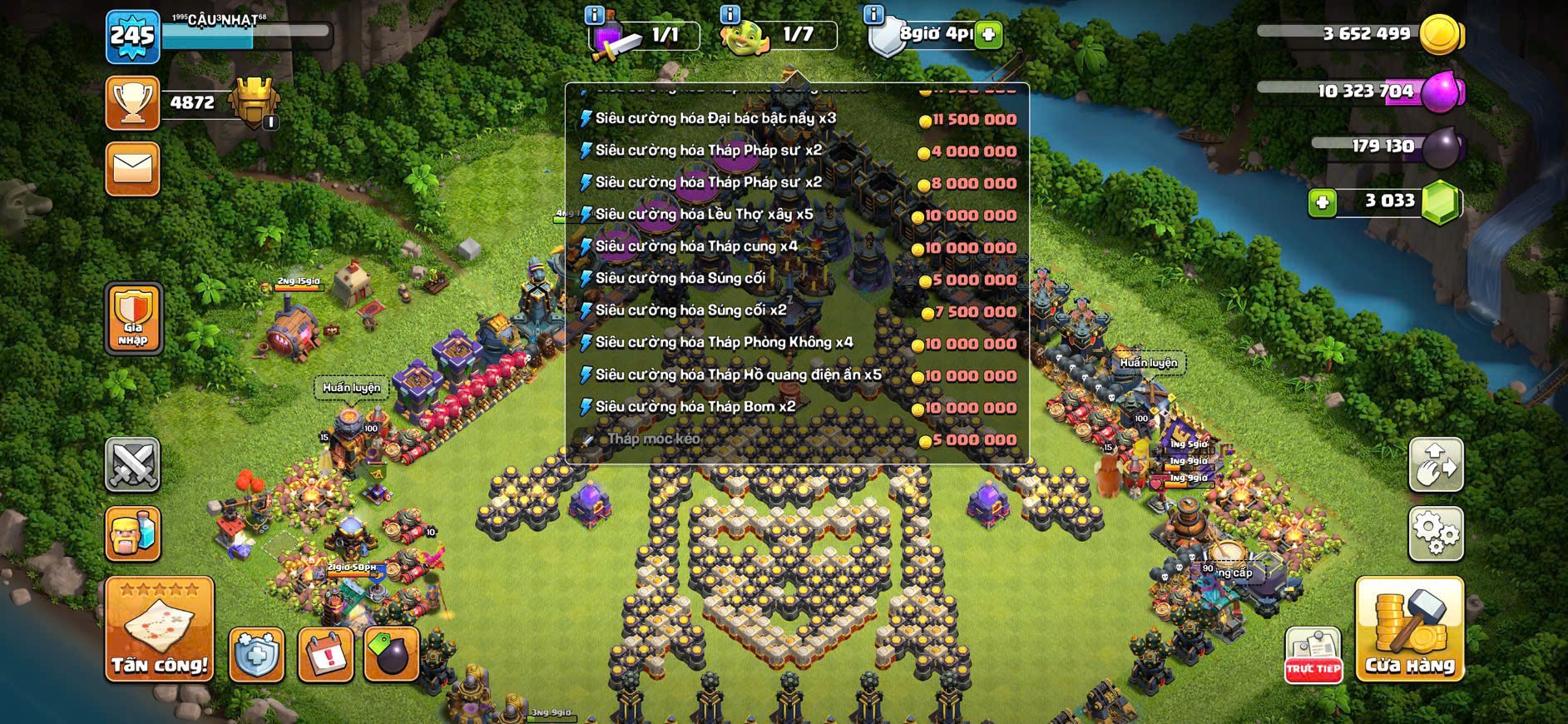The height and width of the screenshot is (724, 1568).
Task: Add gems with the green plus button
Action: point(1322,202)
